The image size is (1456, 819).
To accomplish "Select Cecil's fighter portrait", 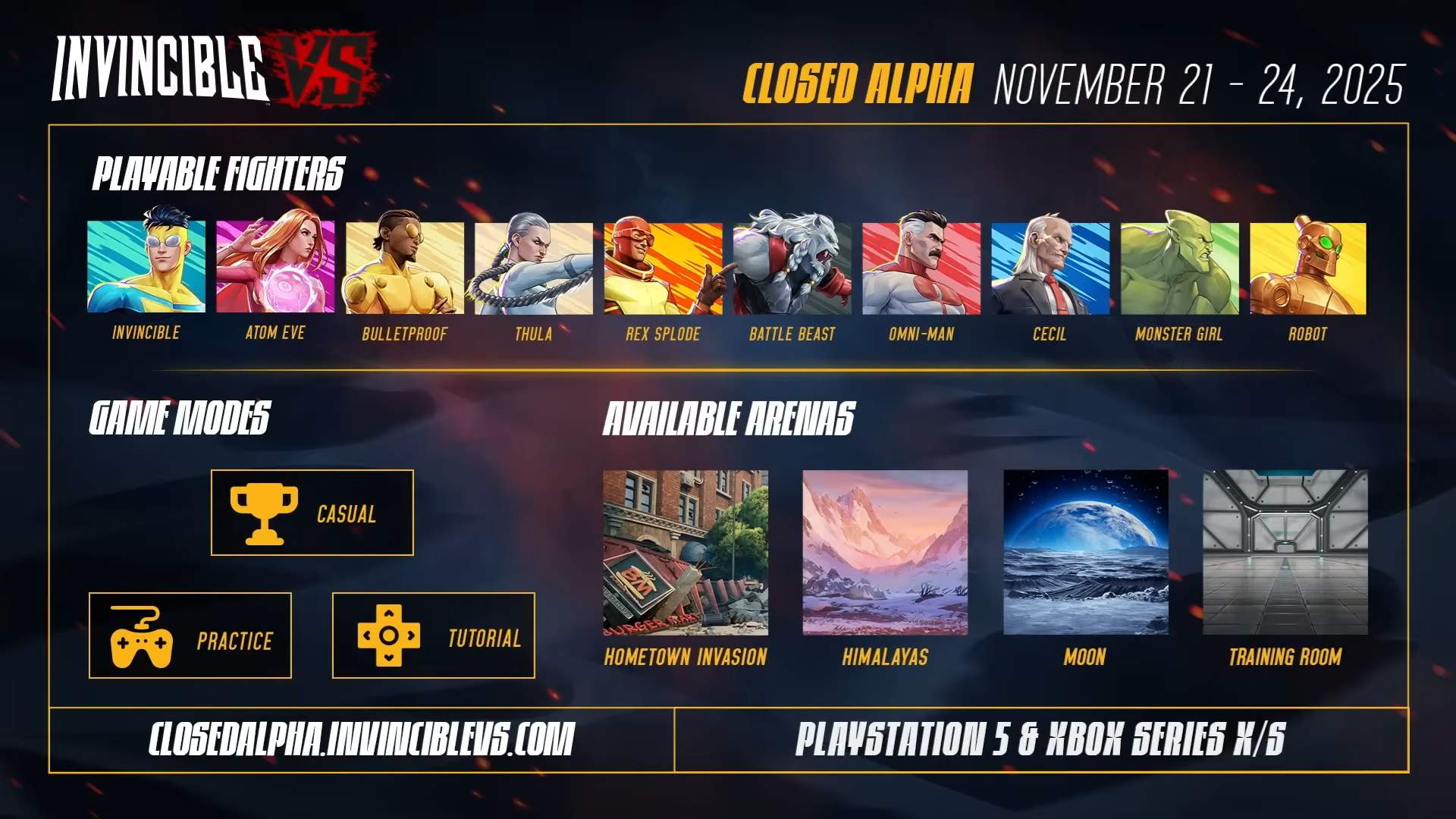I will point(1050,267).
